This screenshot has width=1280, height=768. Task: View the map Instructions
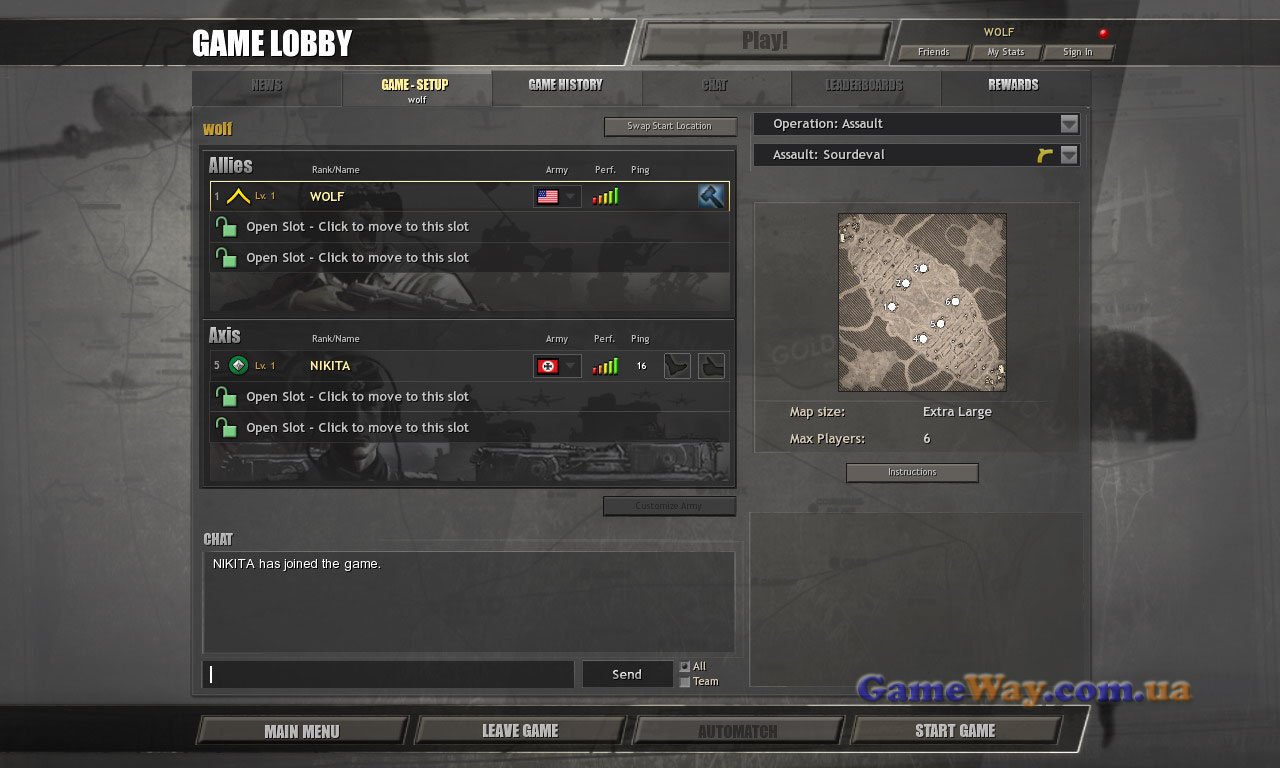tap(912, 472)
